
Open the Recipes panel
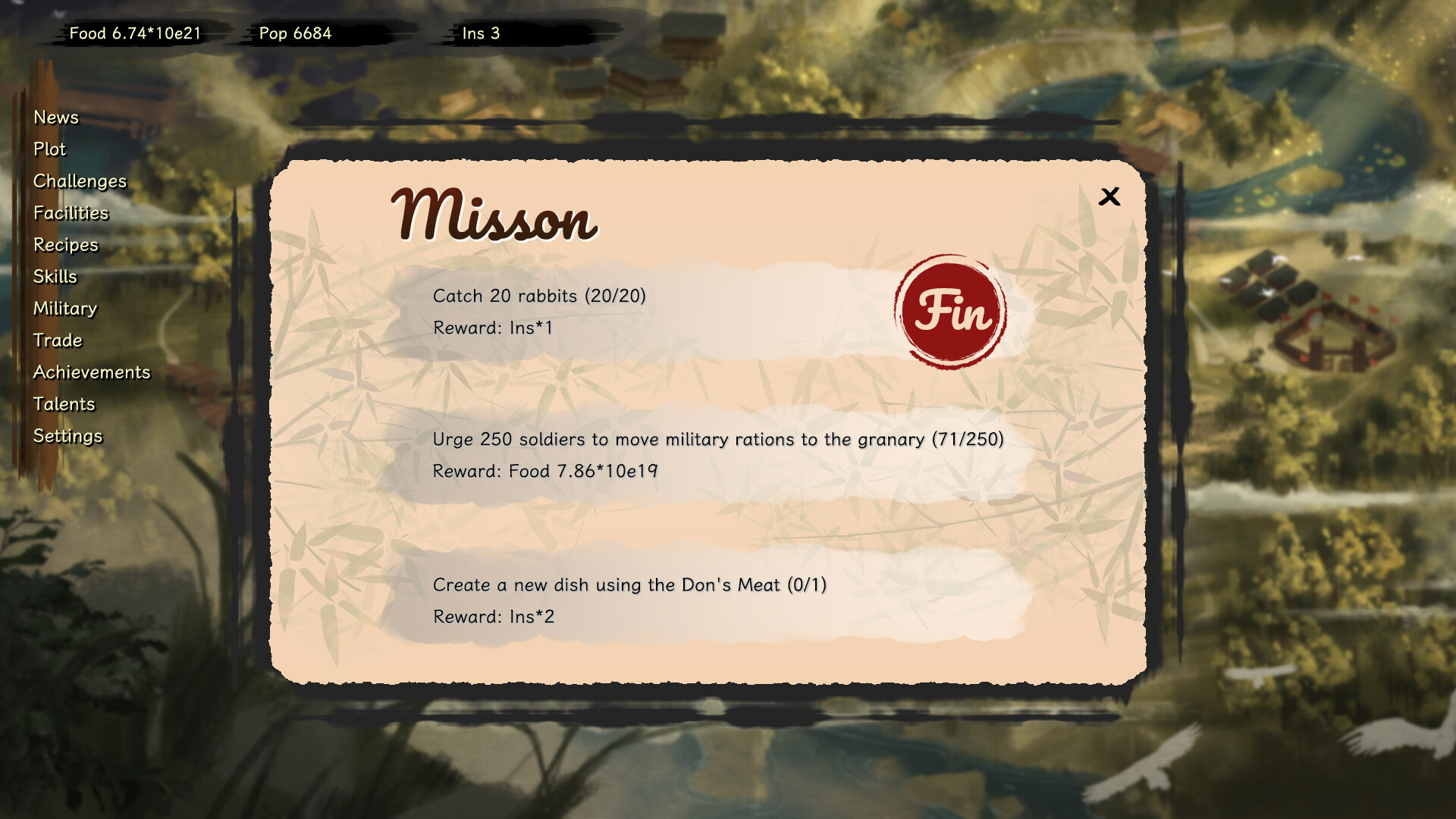tap(64, 245)
